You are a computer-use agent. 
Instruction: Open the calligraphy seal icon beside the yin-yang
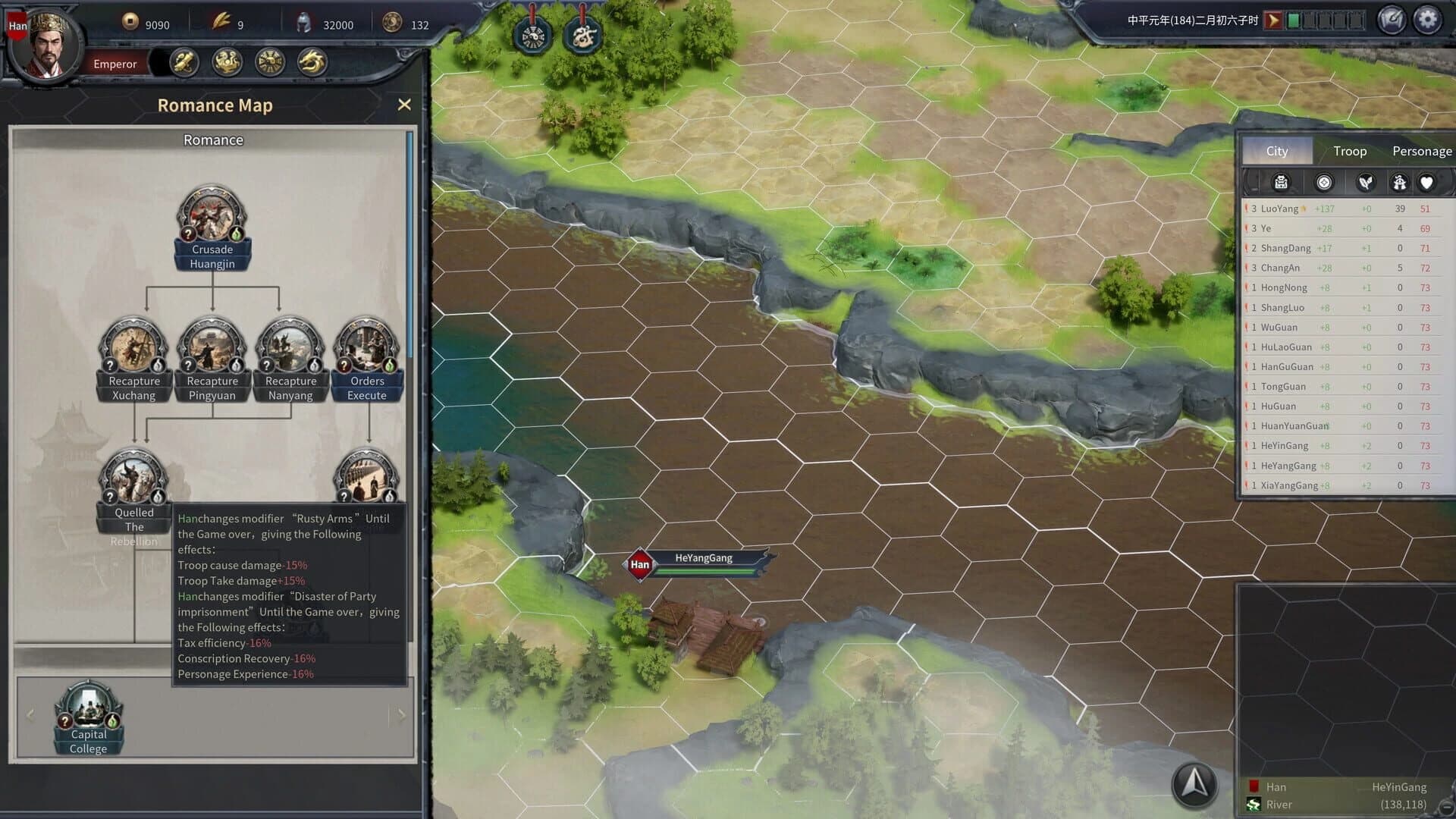point(584,33)
